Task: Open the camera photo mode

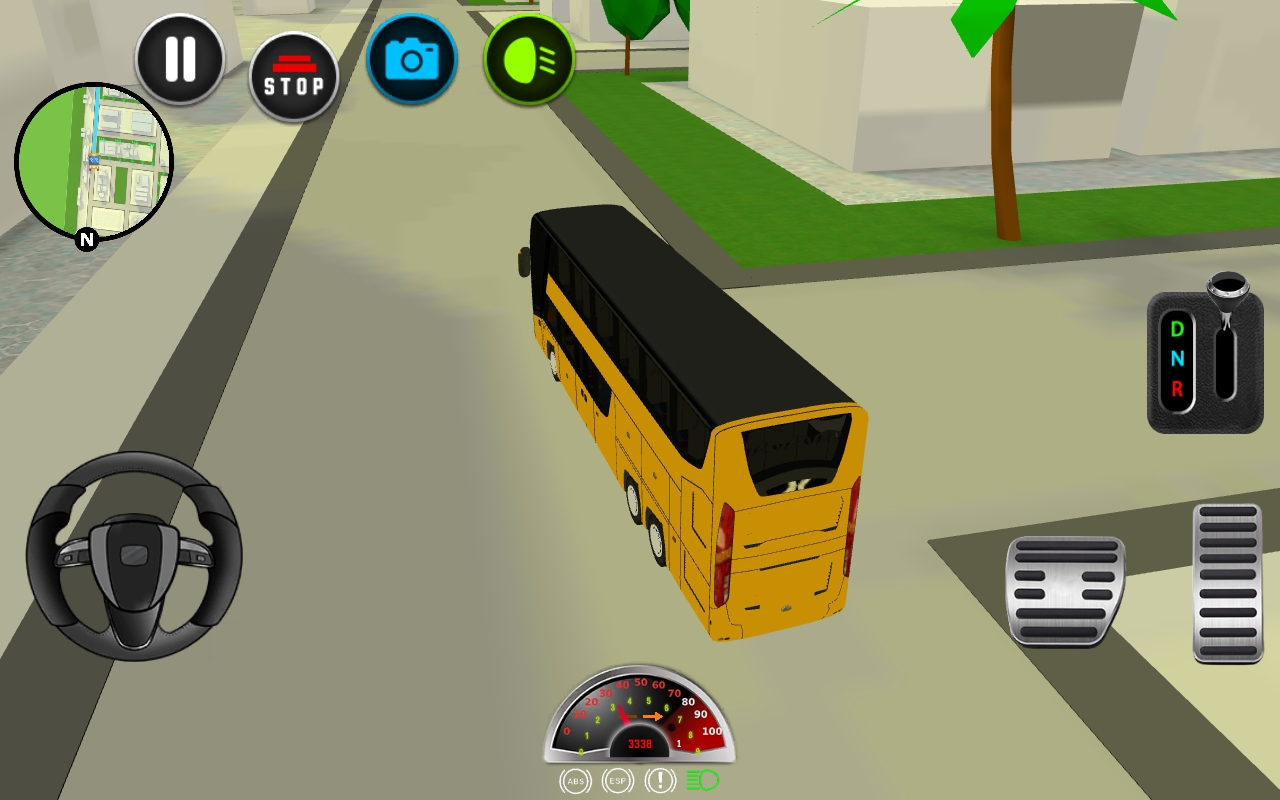Action: coord(412,60)
